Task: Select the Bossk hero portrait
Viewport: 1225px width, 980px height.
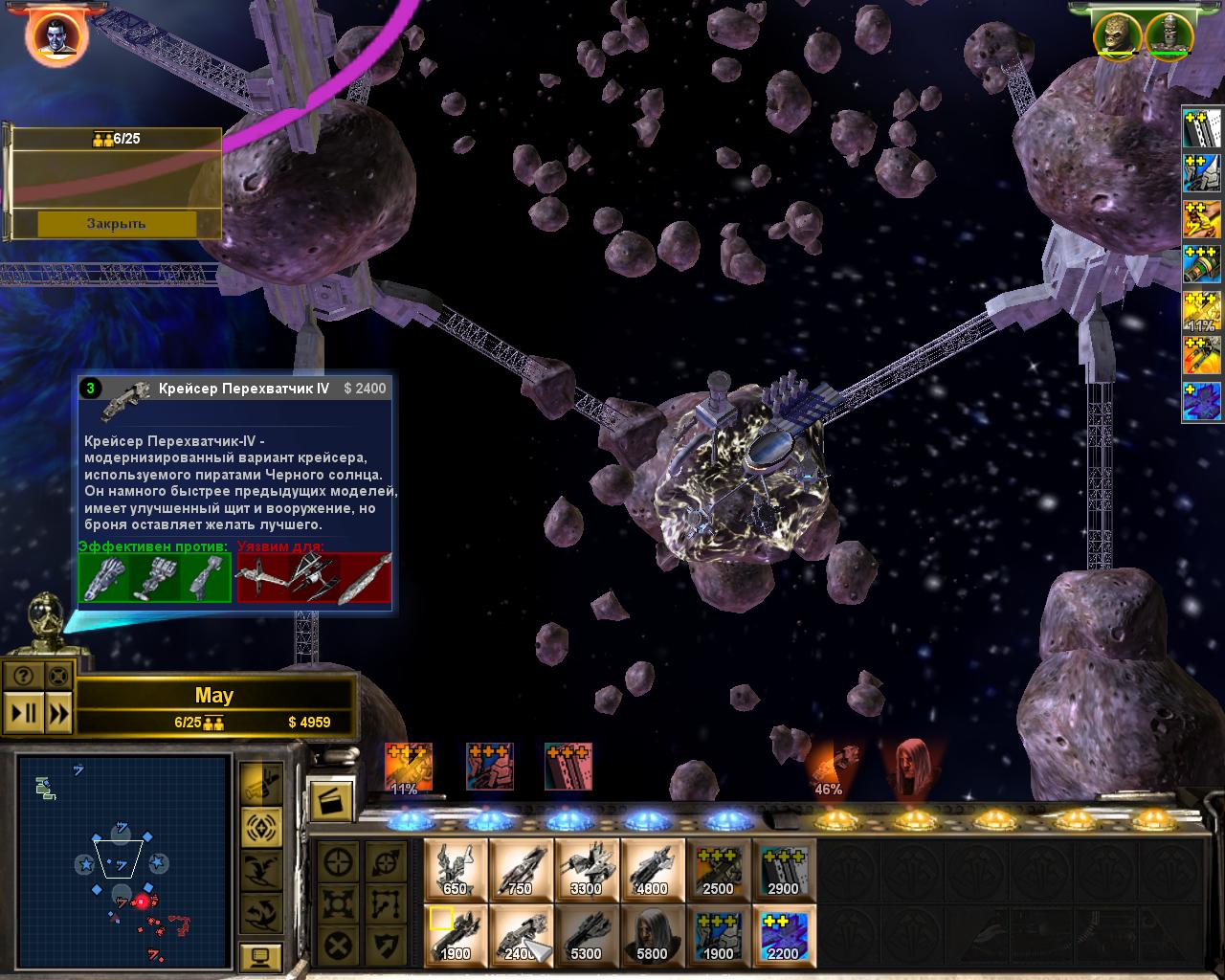Action: point(1118,35)
